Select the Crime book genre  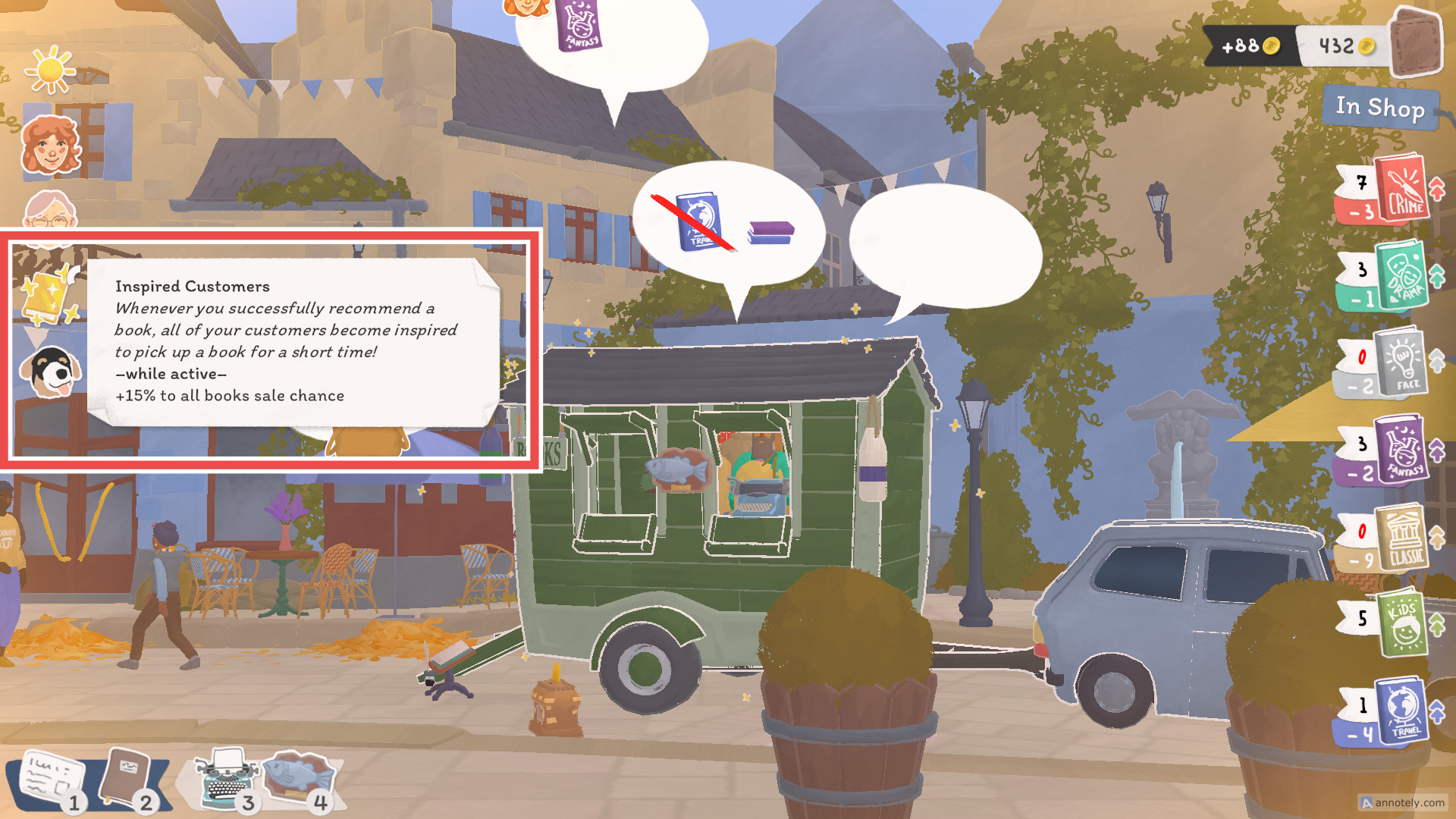(x=1402, y=190)
